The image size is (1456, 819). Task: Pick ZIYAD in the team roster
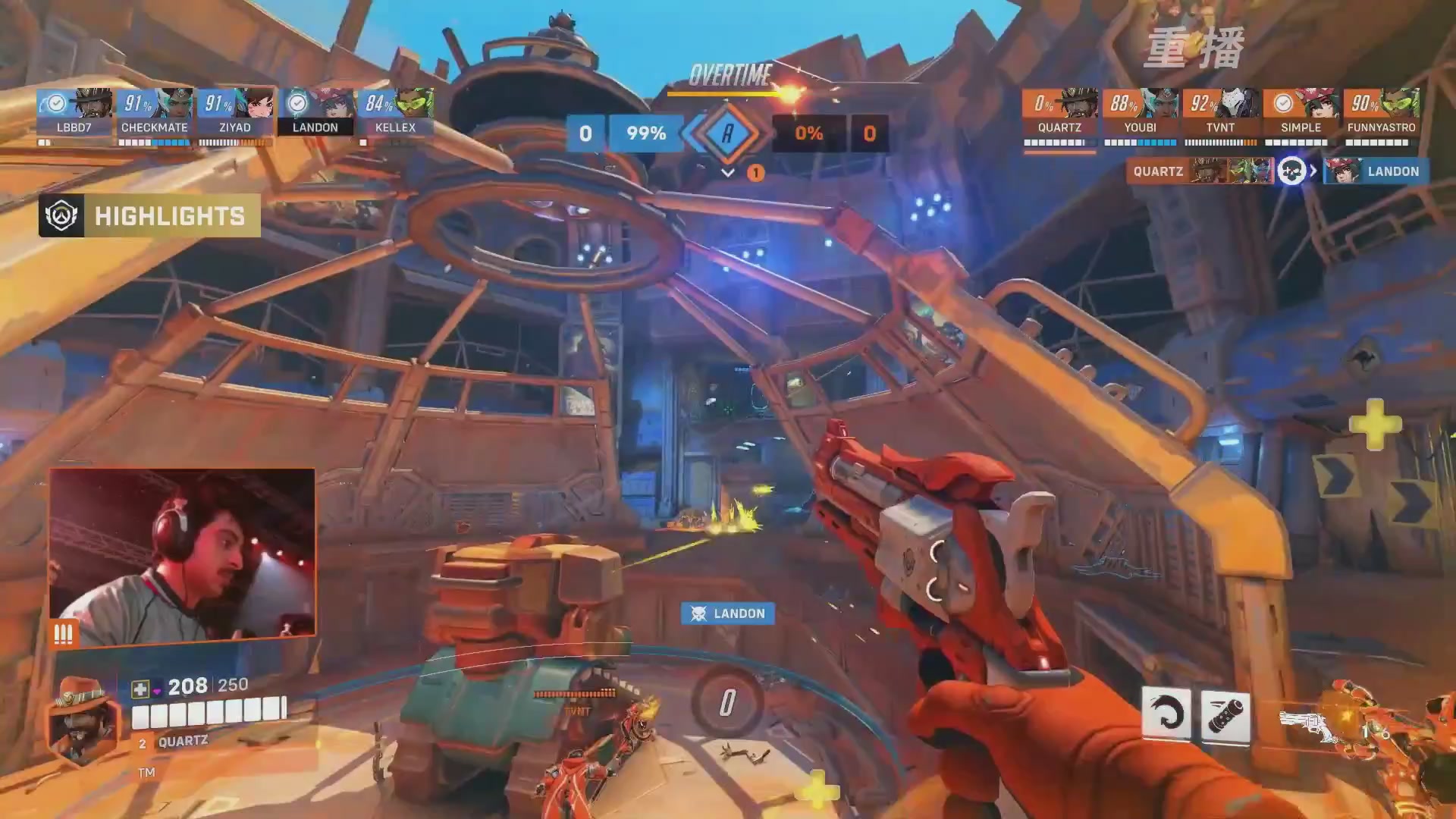click(235, 114)
